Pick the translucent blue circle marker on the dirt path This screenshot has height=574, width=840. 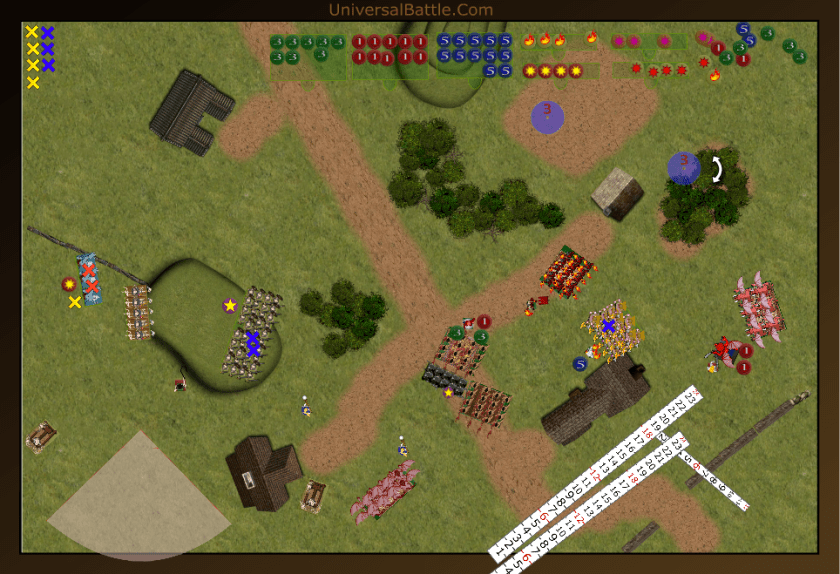(547, 116)
